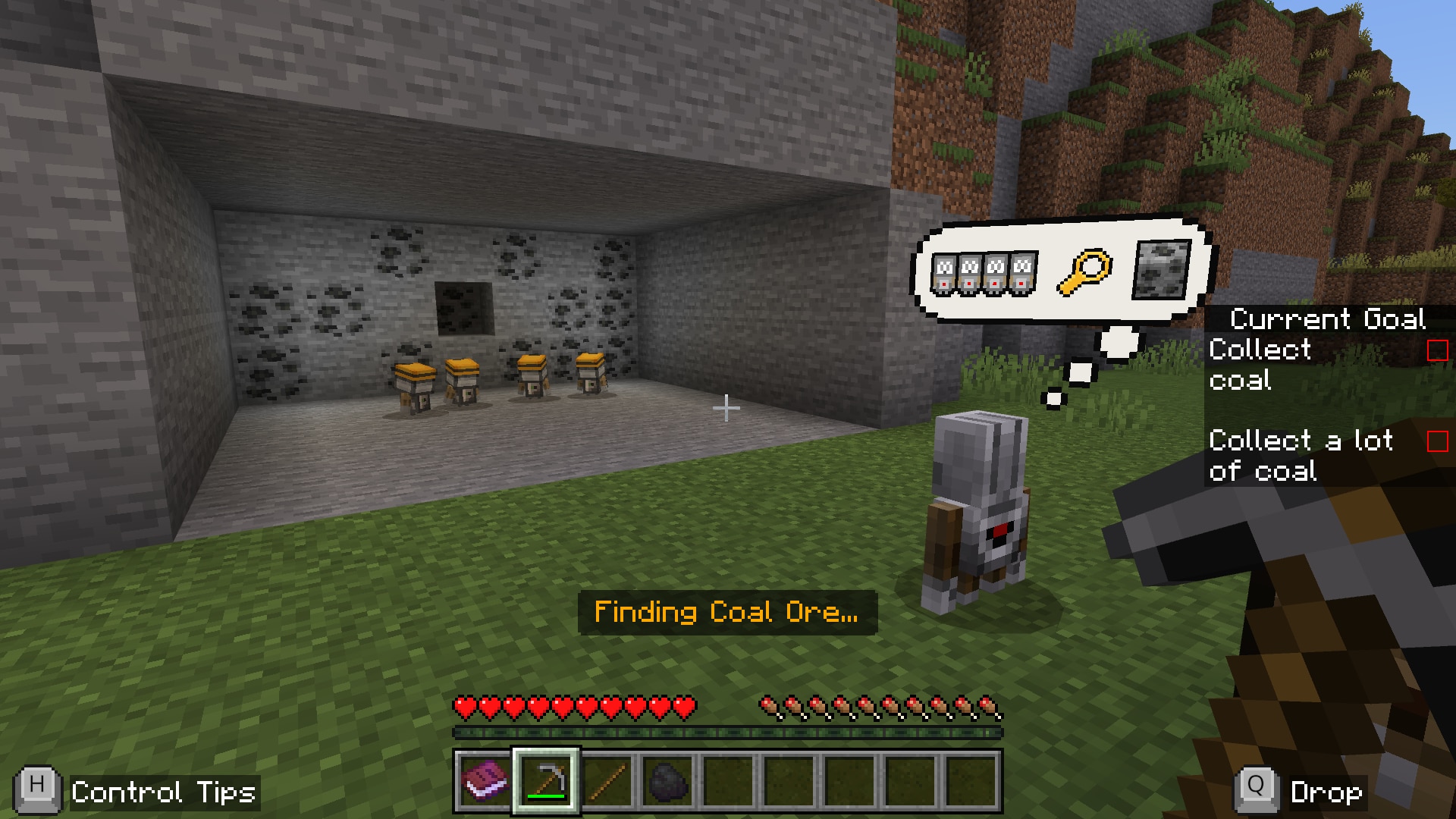Select the coal hotbar slot
This screenshot has width=1456, height=819.
[667, 781]
